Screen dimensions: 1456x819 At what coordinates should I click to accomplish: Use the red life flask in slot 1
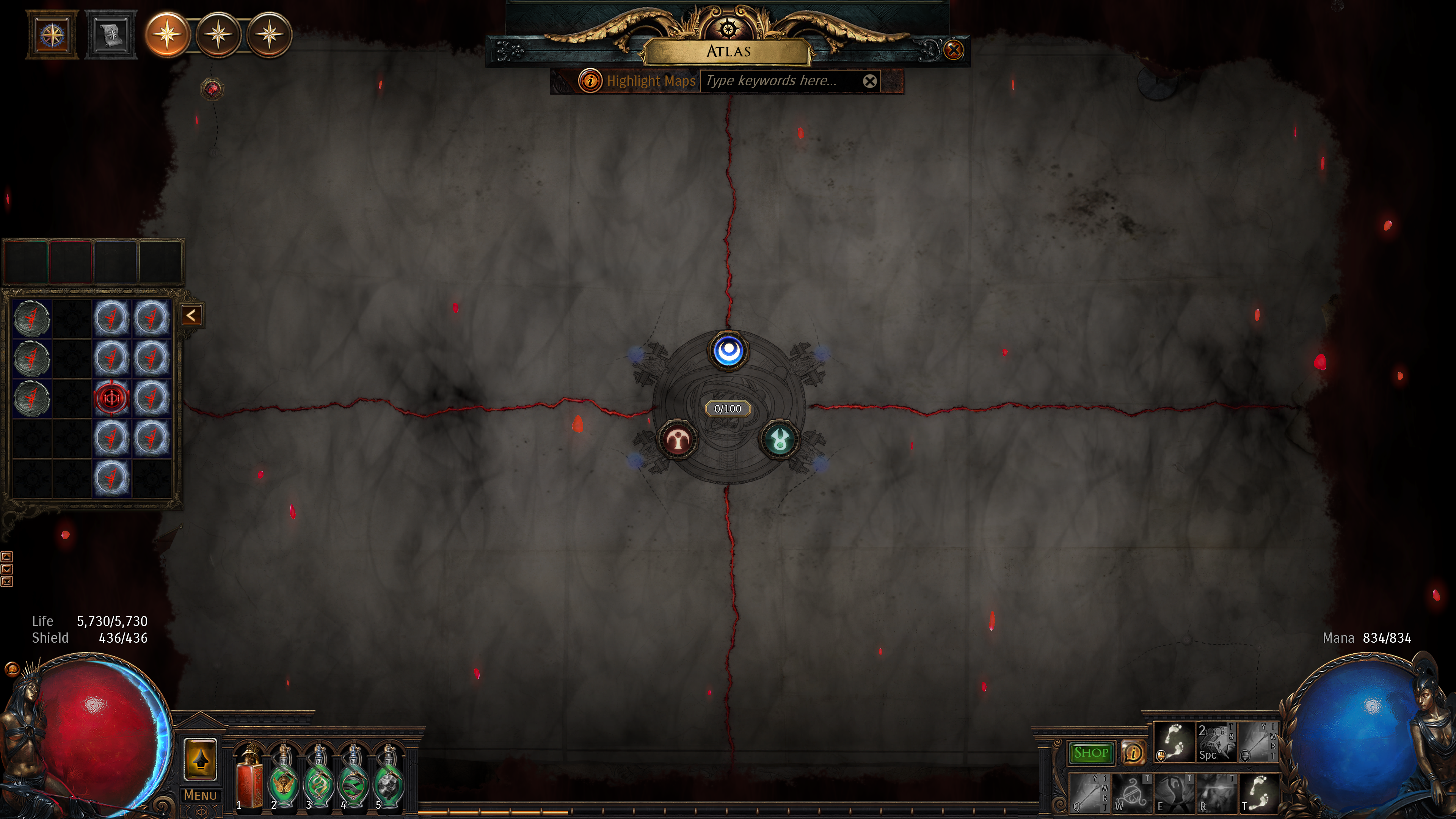click(250, 777)
